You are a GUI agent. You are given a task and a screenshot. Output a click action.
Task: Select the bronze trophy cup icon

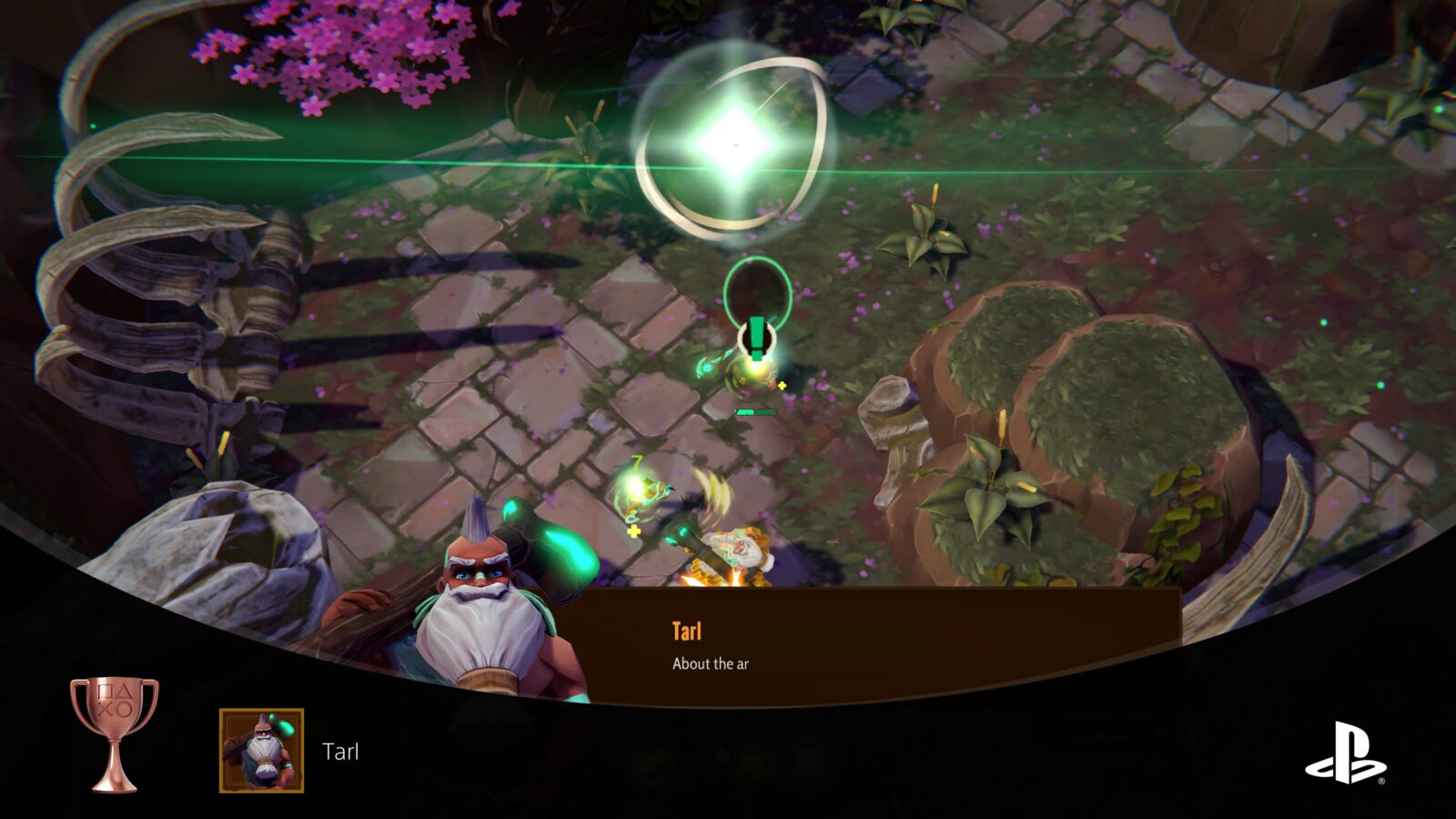pos(115,733)
